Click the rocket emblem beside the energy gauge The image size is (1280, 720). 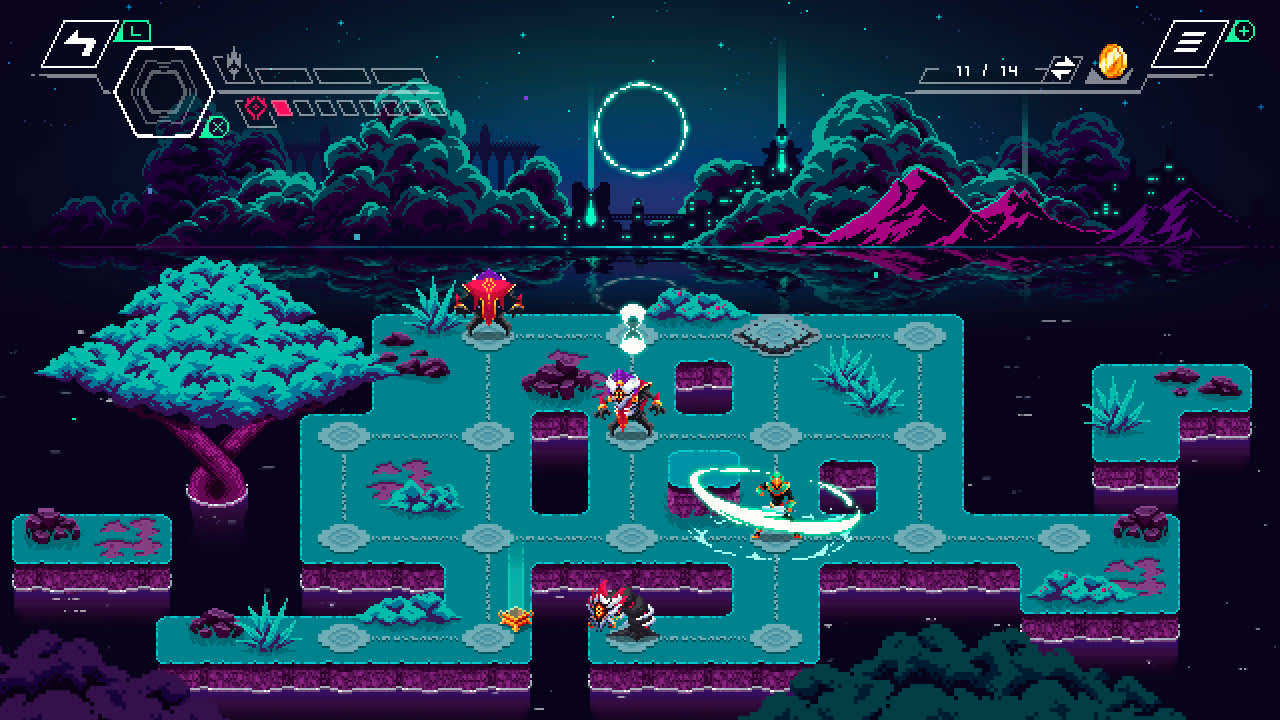tap(232, 63)
